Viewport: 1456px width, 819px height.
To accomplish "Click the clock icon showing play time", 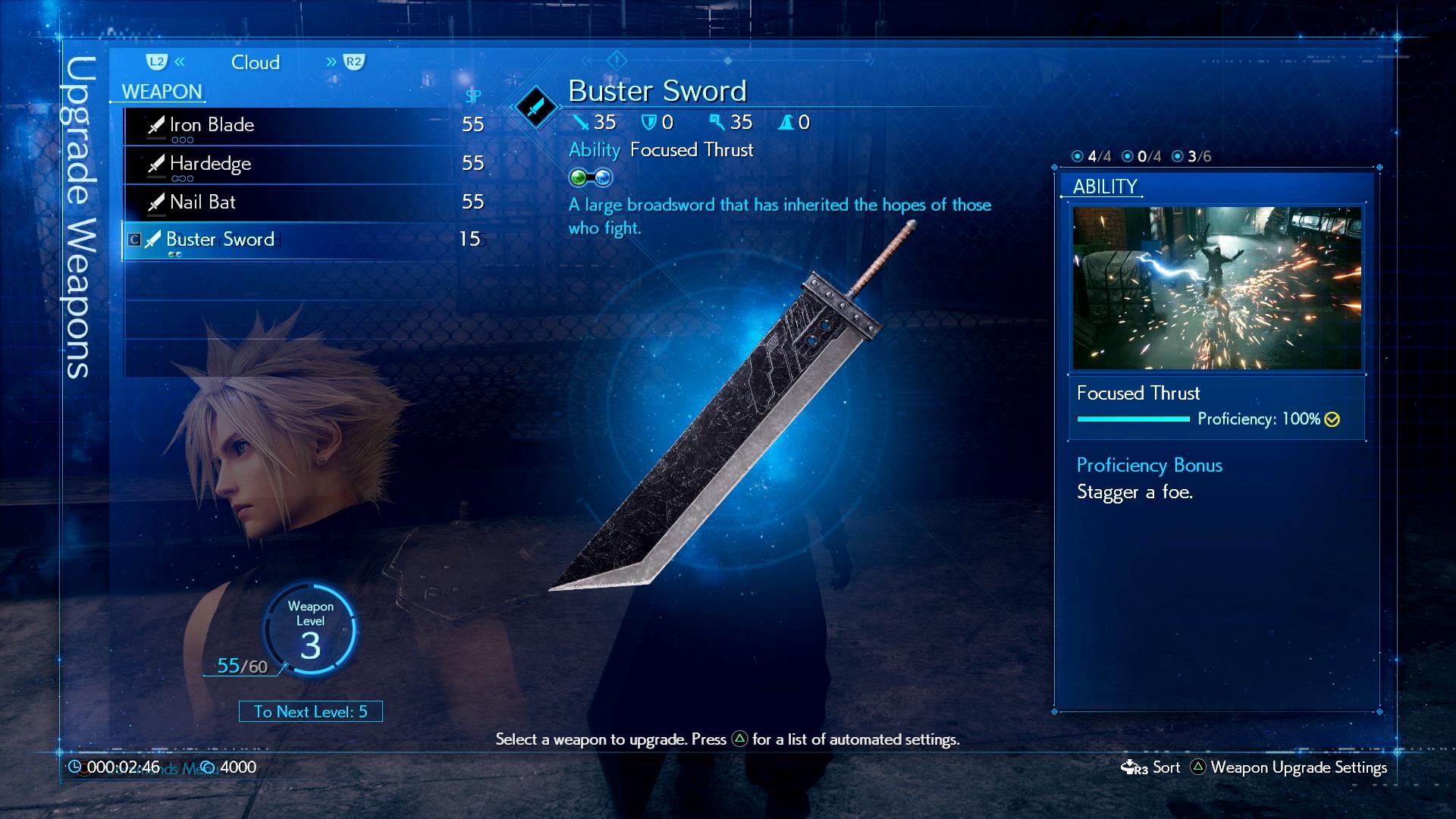I will (76, 767).
